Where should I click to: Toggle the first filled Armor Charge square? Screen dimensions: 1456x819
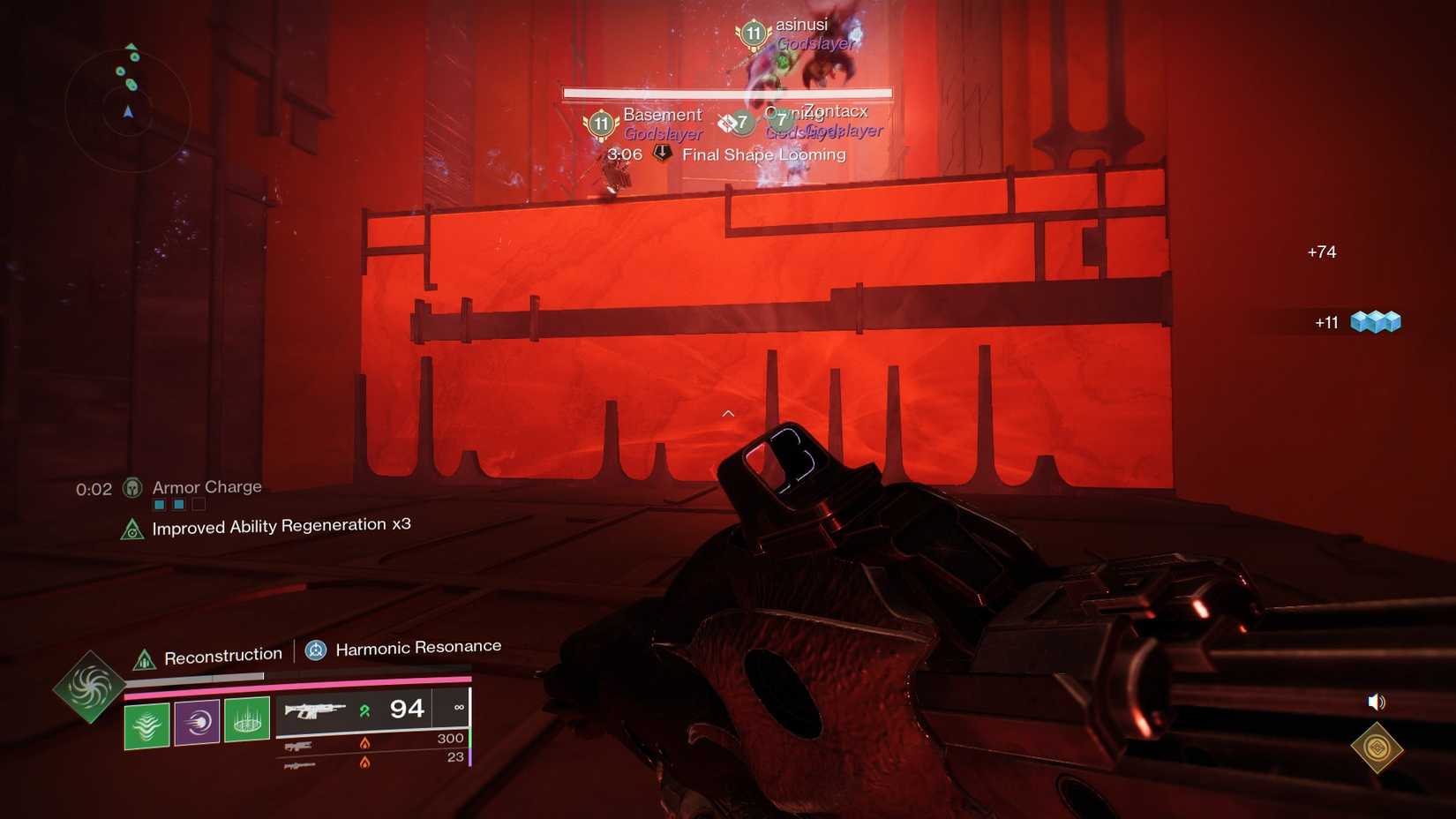[x=159, y=504]
